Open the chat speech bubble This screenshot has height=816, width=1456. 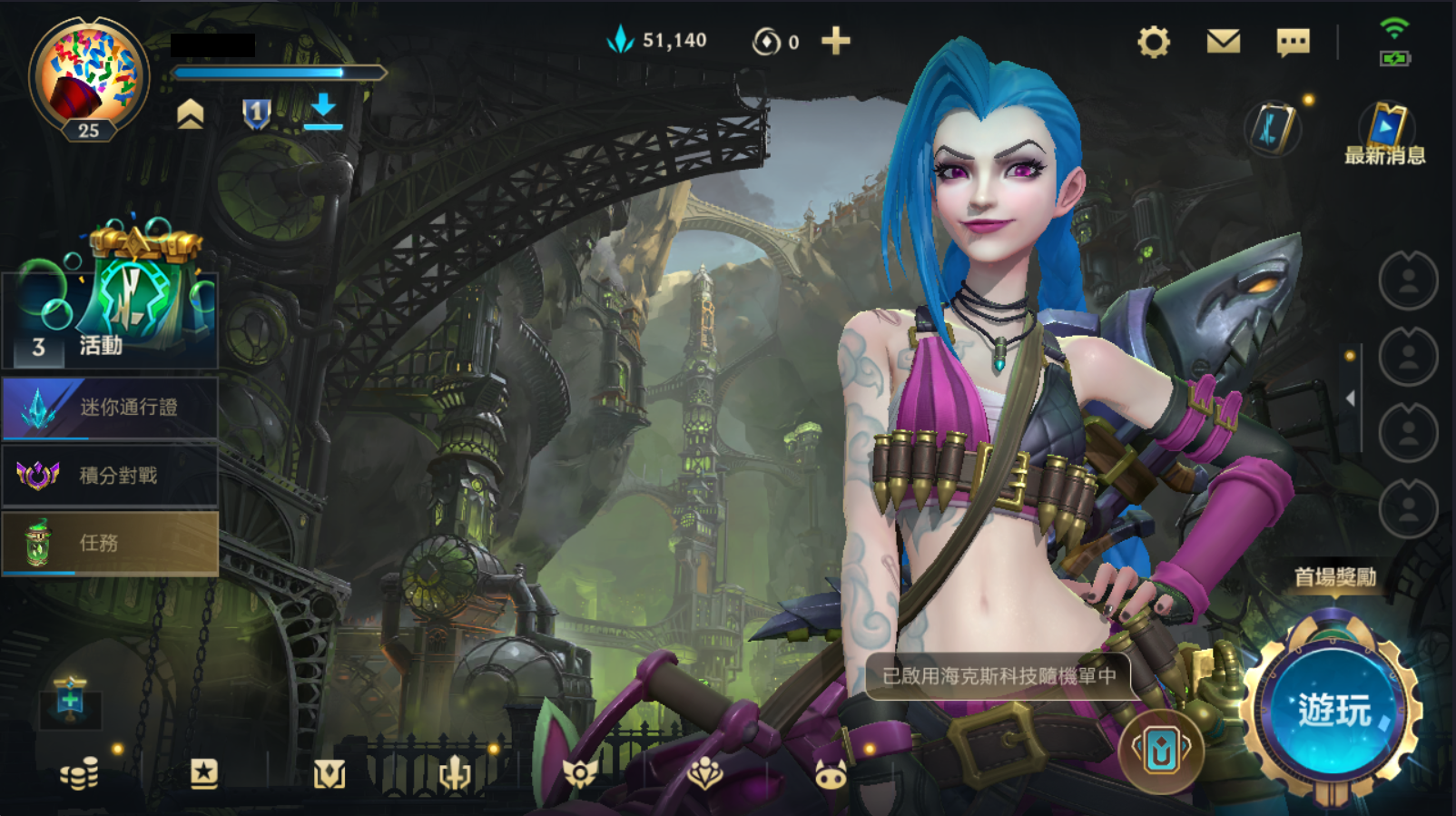pyautogui.click(x=1293, y=42)
